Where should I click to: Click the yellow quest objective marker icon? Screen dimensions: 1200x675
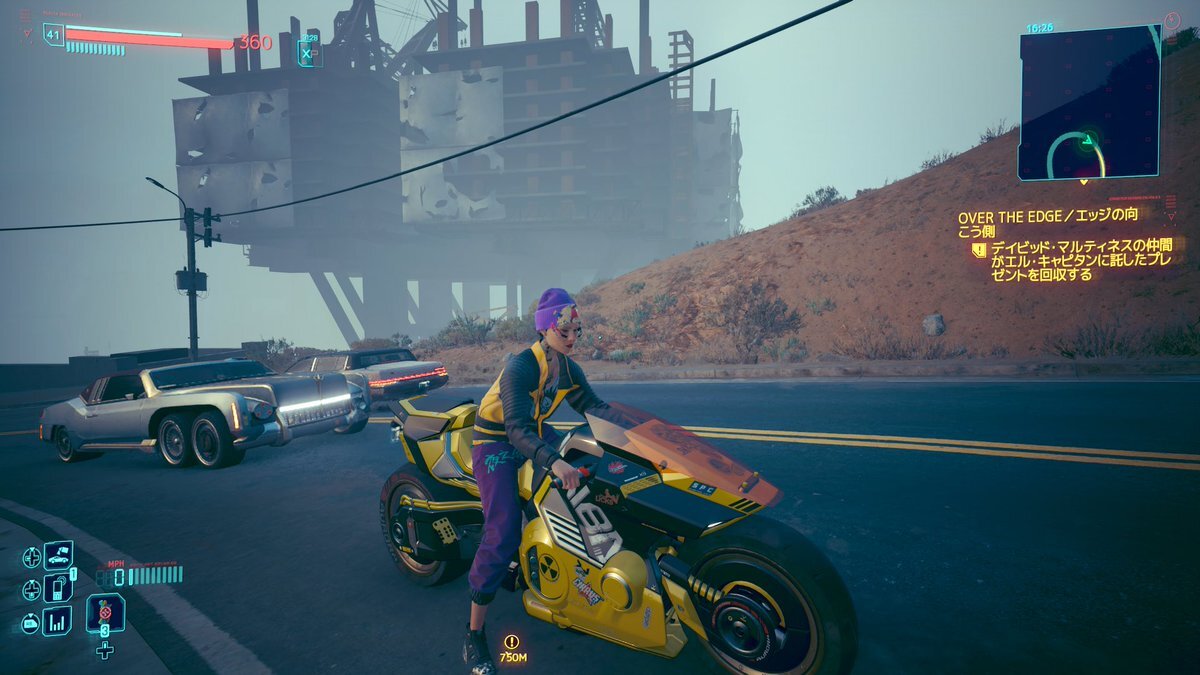click(980, 250)
